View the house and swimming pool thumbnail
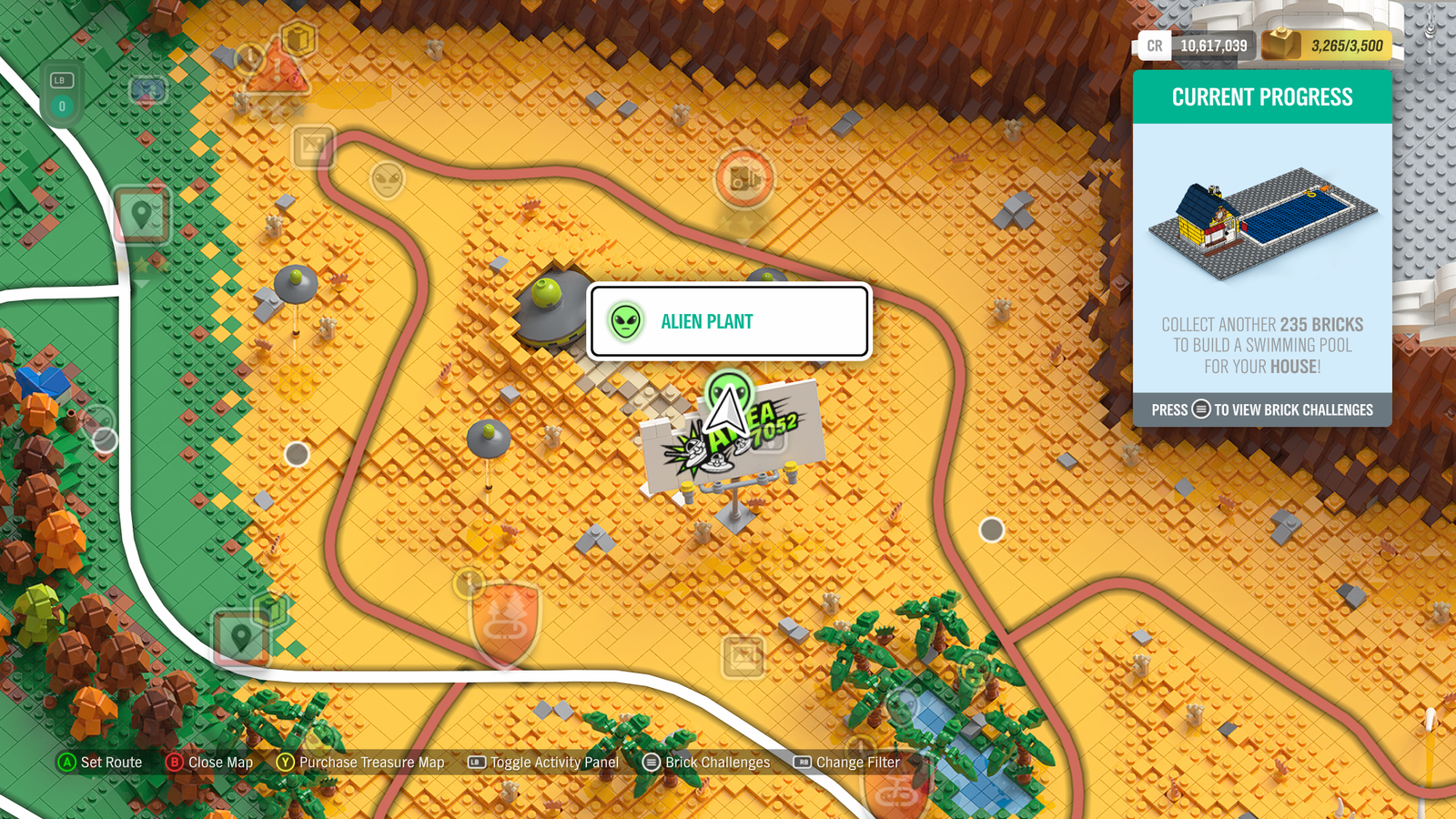 (1262, 221)
